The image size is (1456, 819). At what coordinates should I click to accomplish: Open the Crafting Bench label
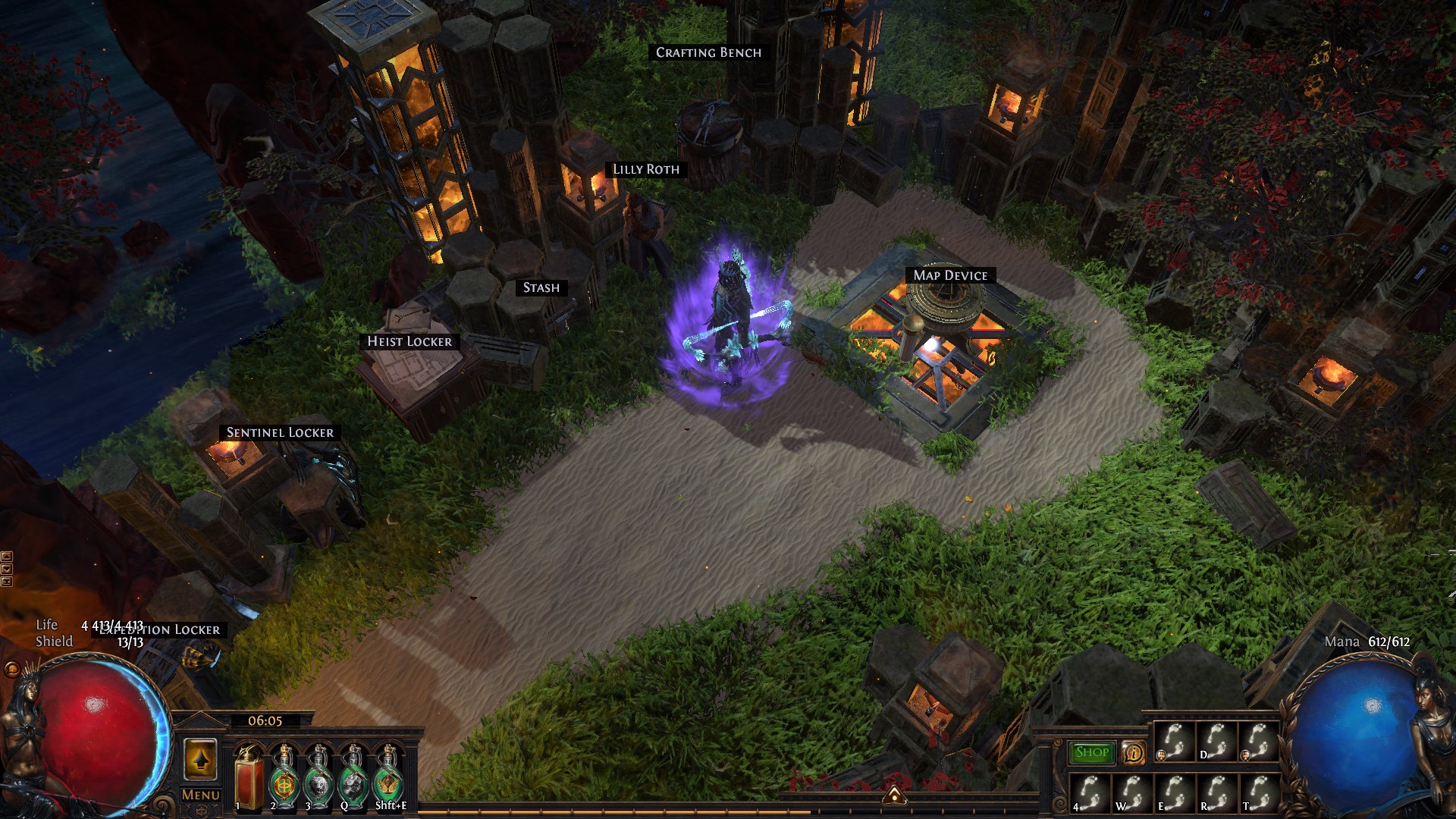pos(708,52)
